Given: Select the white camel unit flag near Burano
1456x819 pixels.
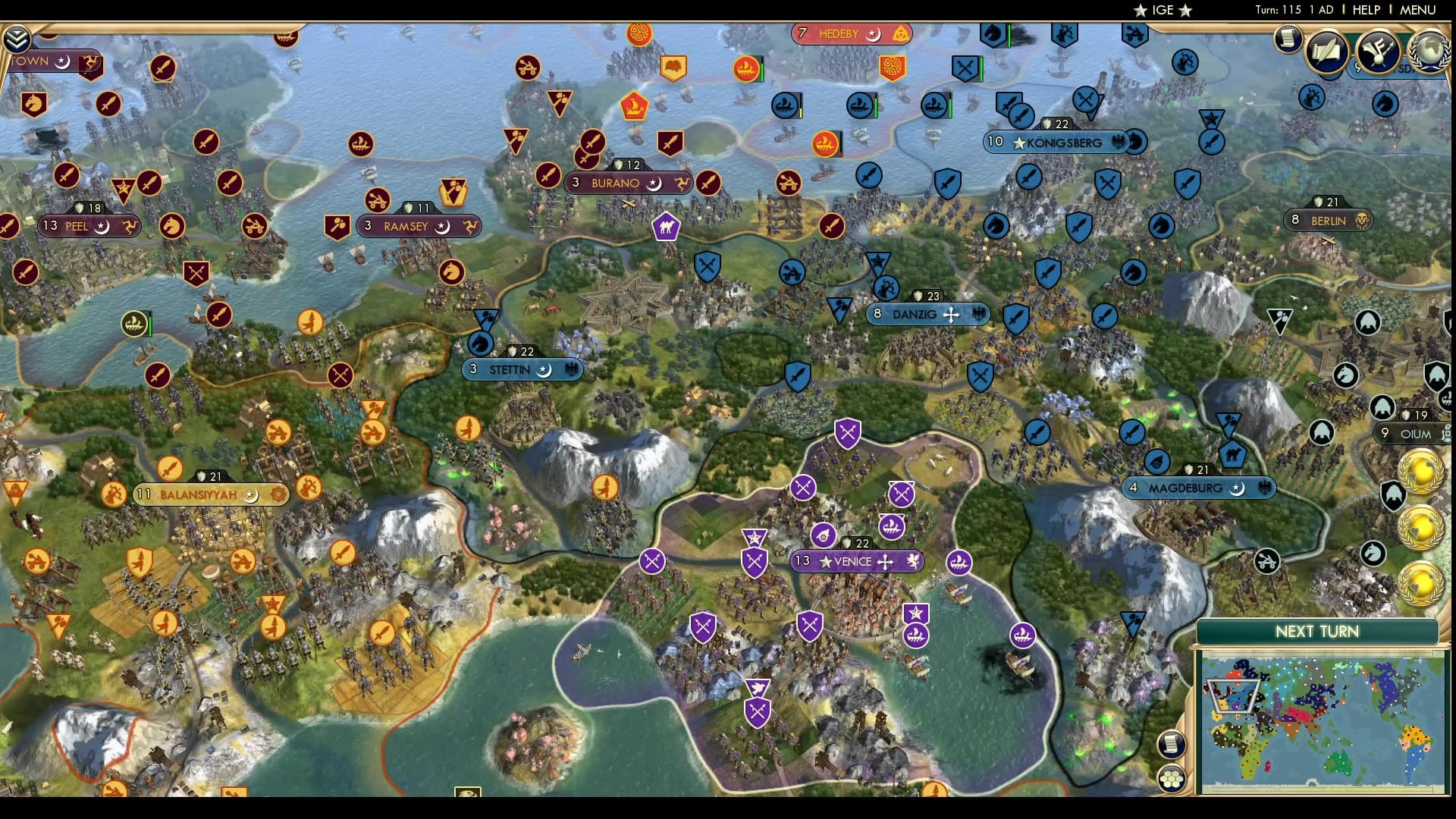Looking at the screenshot, I should click(x=667, y=226).
